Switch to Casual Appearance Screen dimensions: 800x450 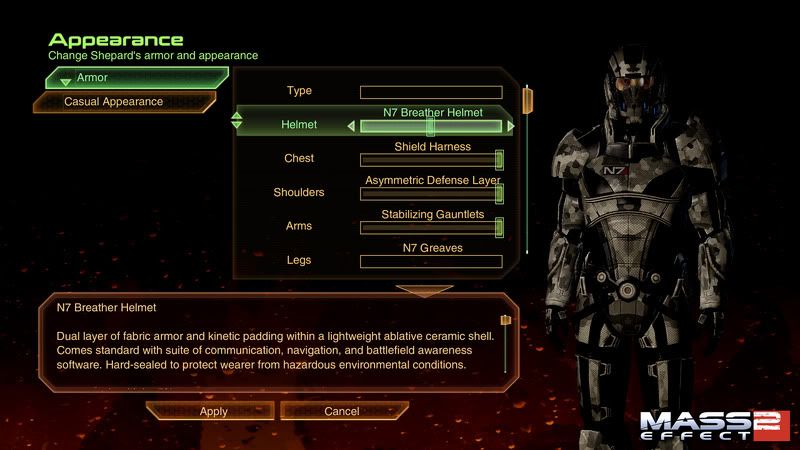[125, 102]
